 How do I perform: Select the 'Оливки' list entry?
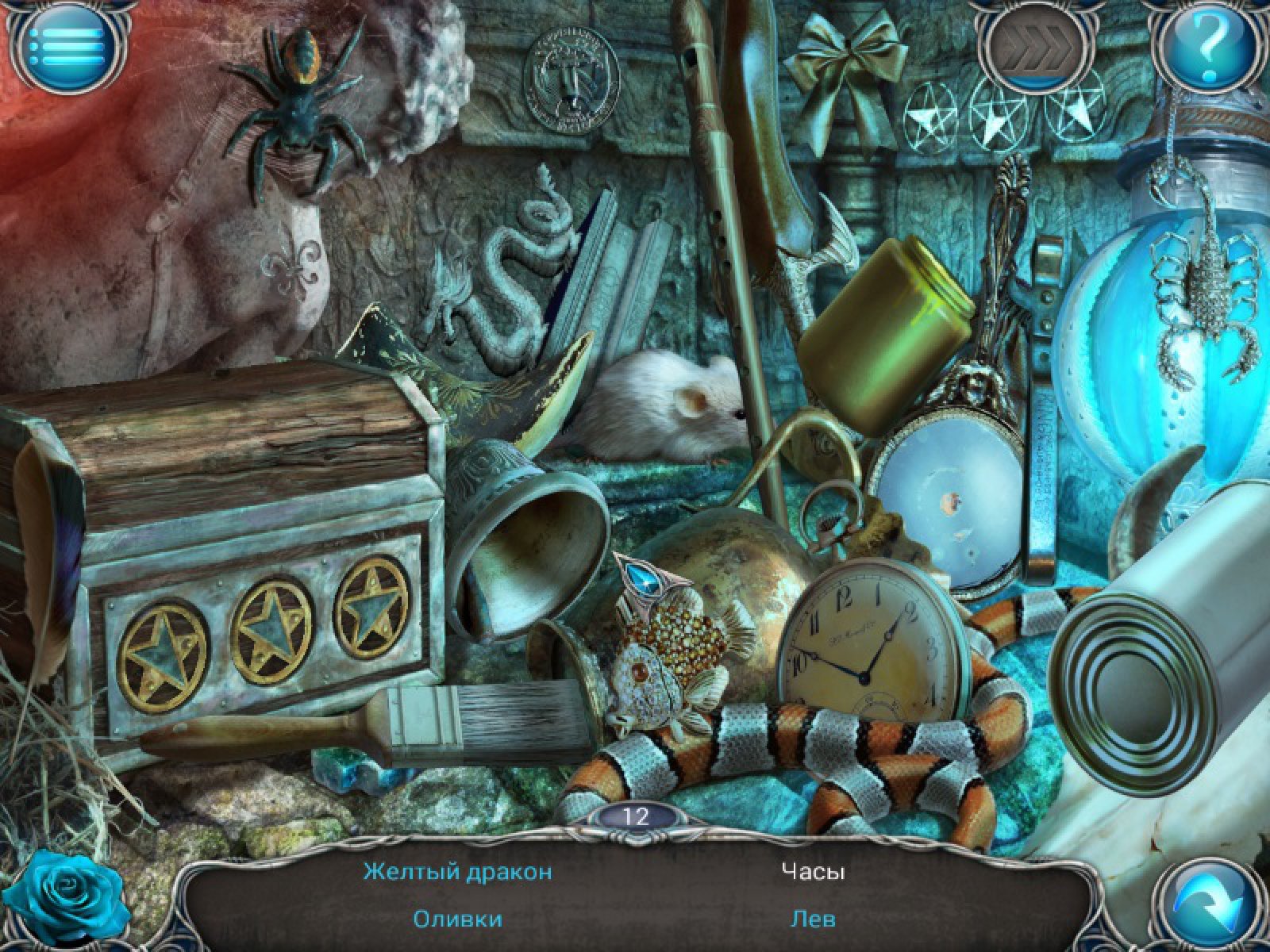point(457,919)
